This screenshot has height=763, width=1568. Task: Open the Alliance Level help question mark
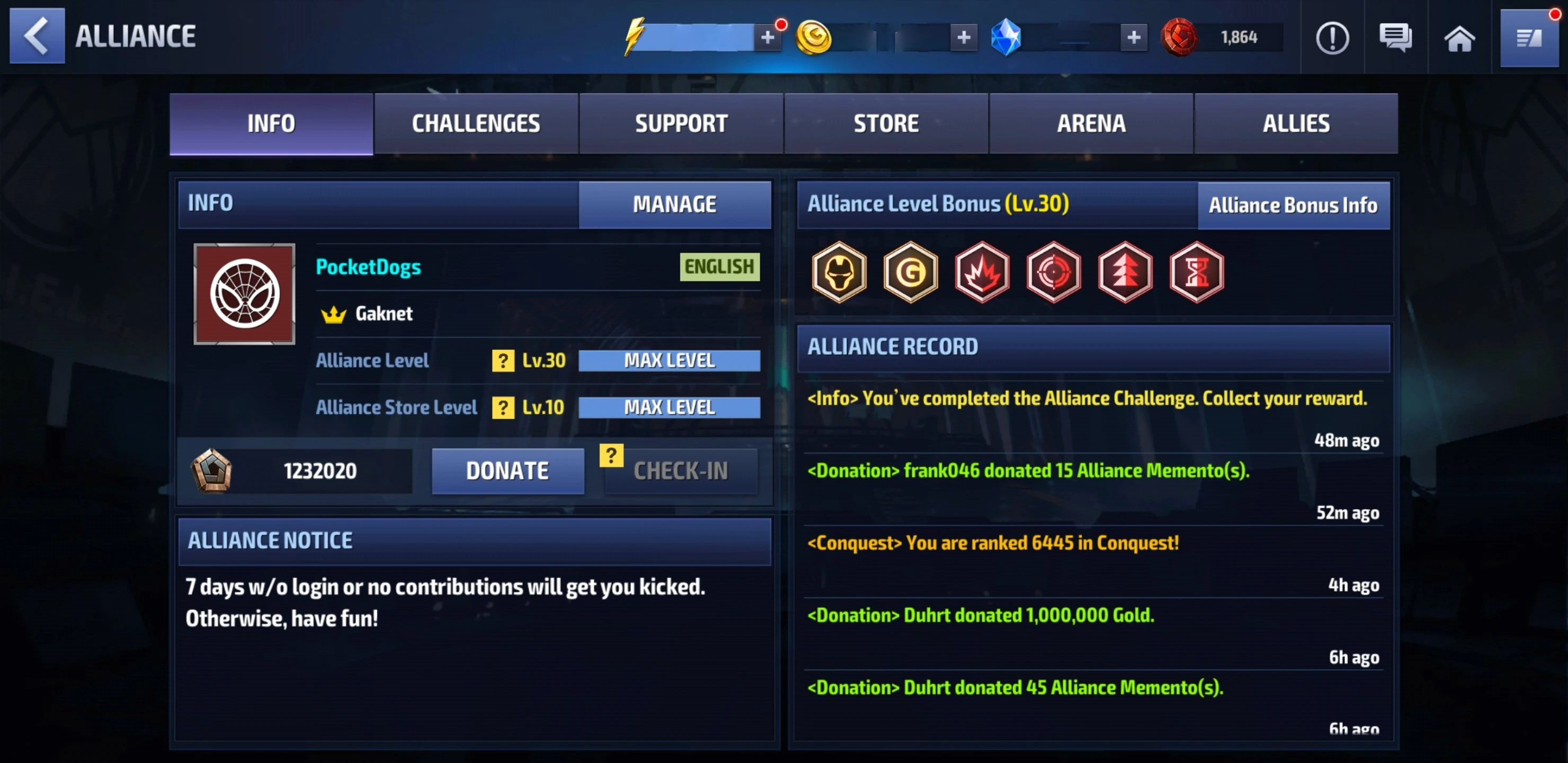tap(502, 360)
